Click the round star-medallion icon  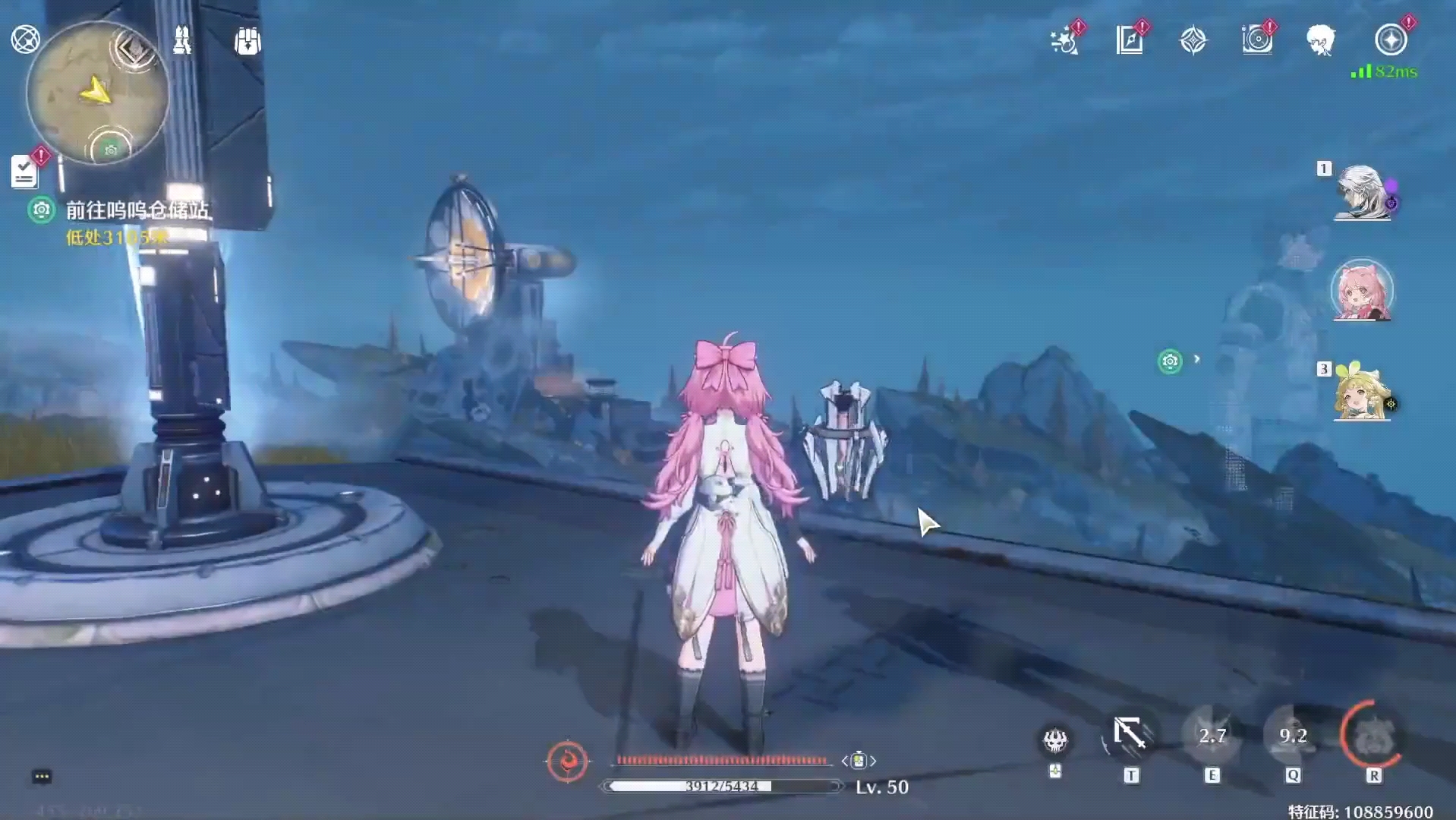pyautogui.click(x=1391, y=40)
